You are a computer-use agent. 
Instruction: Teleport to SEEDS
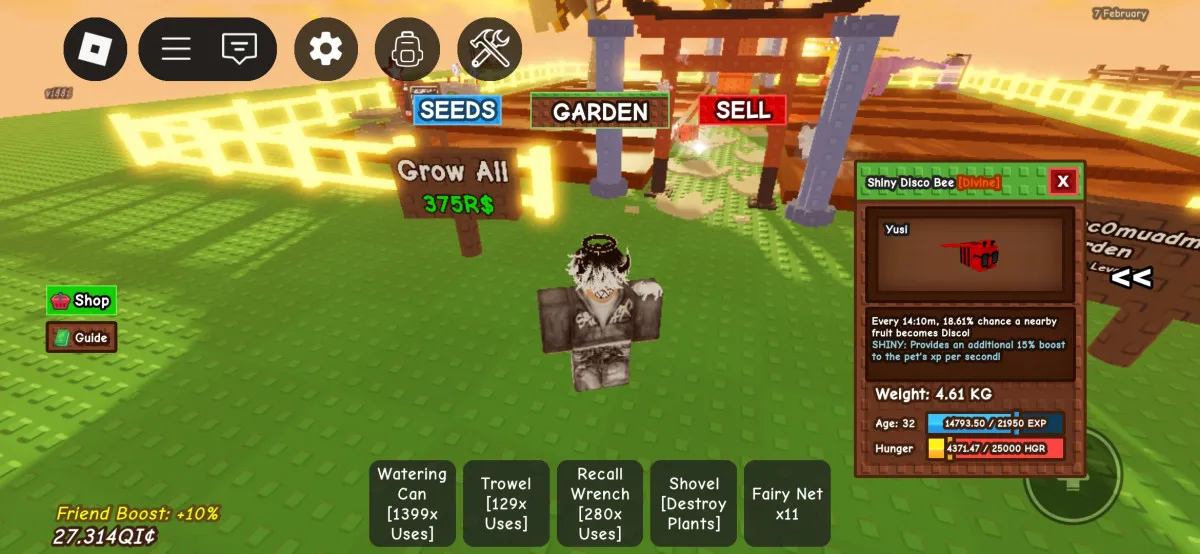pyautogui.click(x=457, y=110)
